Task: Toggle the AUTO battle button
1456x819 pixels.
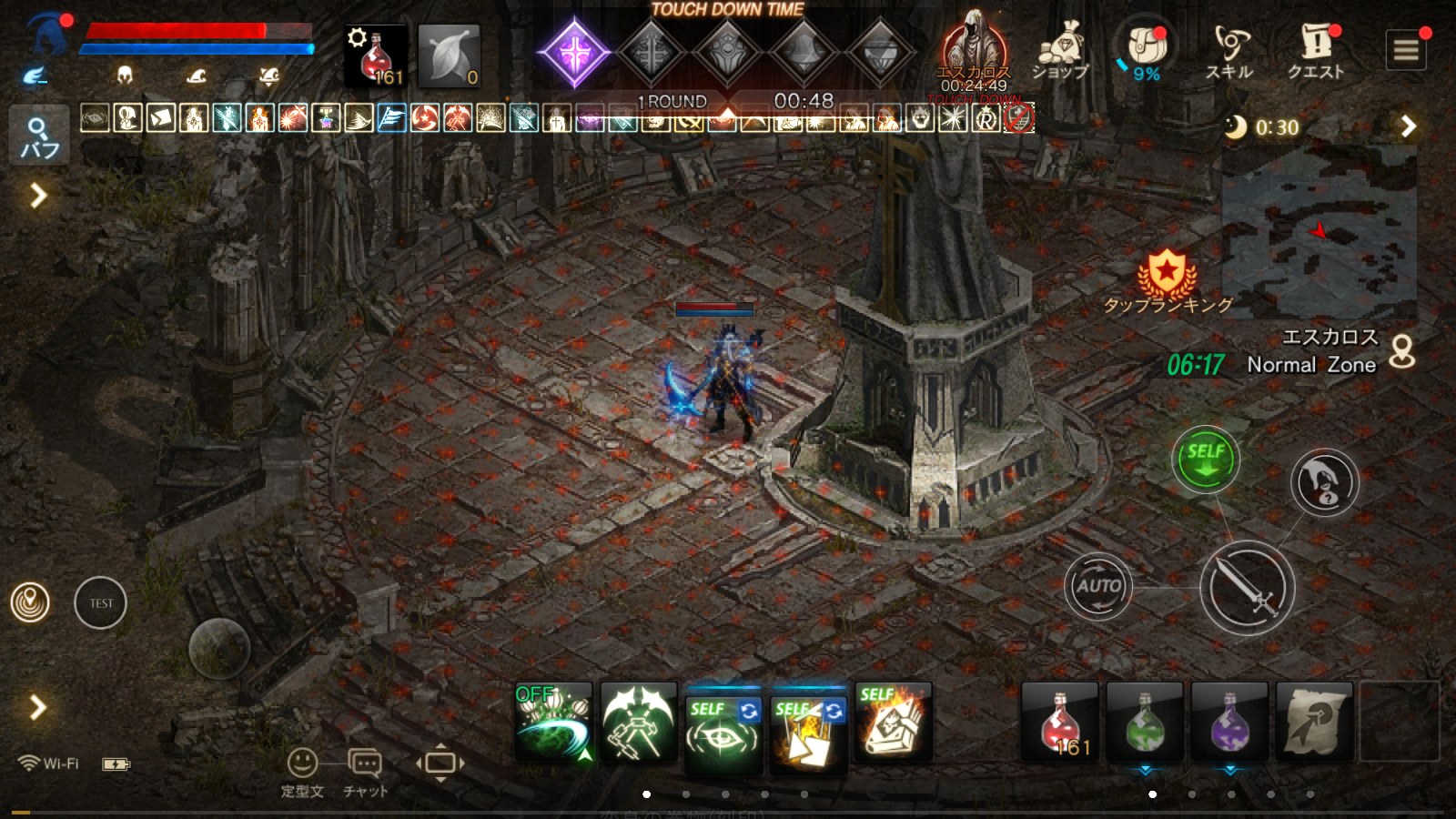Action: click(x=1098, y=586)
